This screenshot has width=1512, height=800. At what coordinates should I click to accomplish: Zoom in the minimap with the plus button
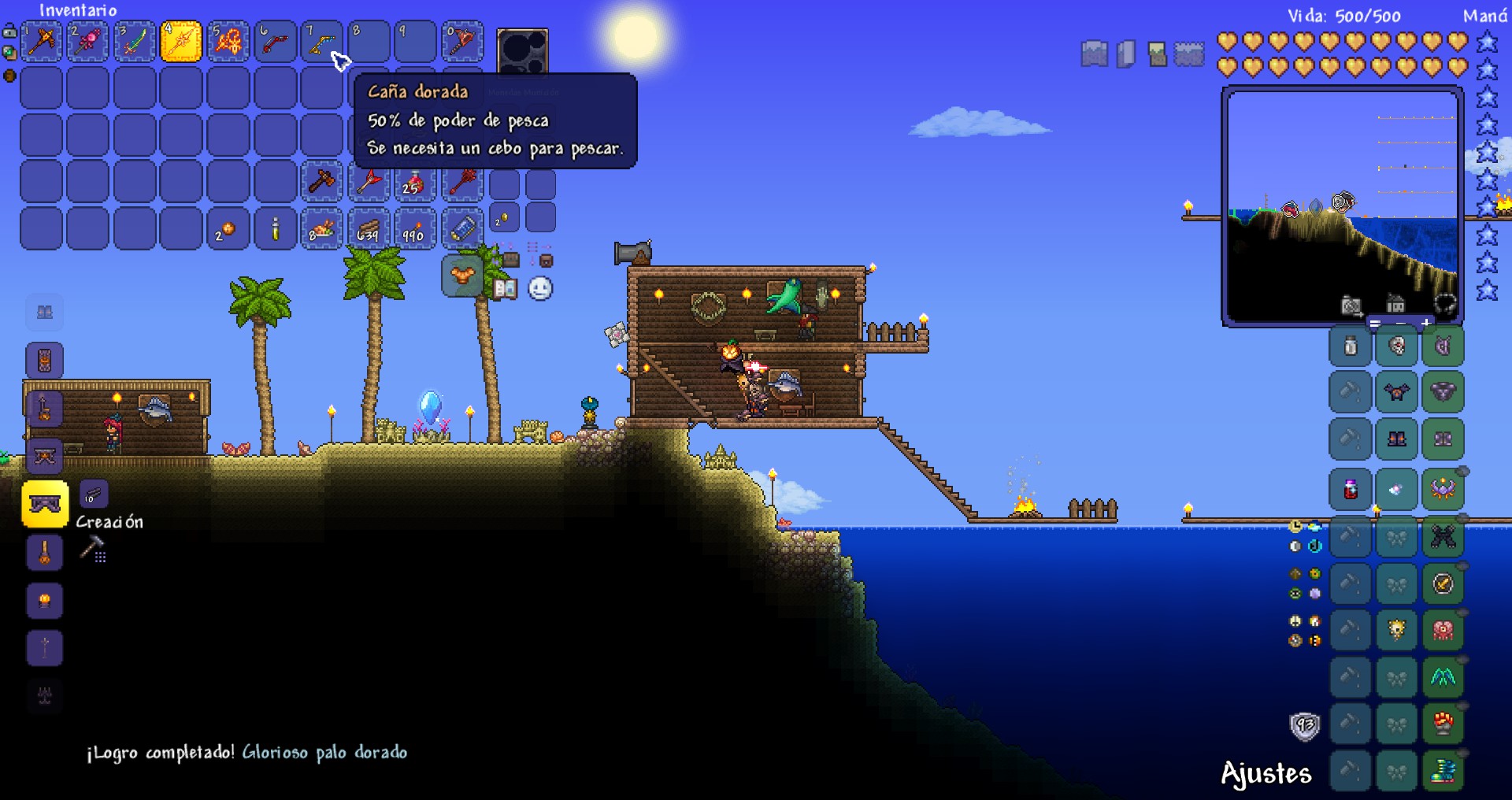[1425, 324]
